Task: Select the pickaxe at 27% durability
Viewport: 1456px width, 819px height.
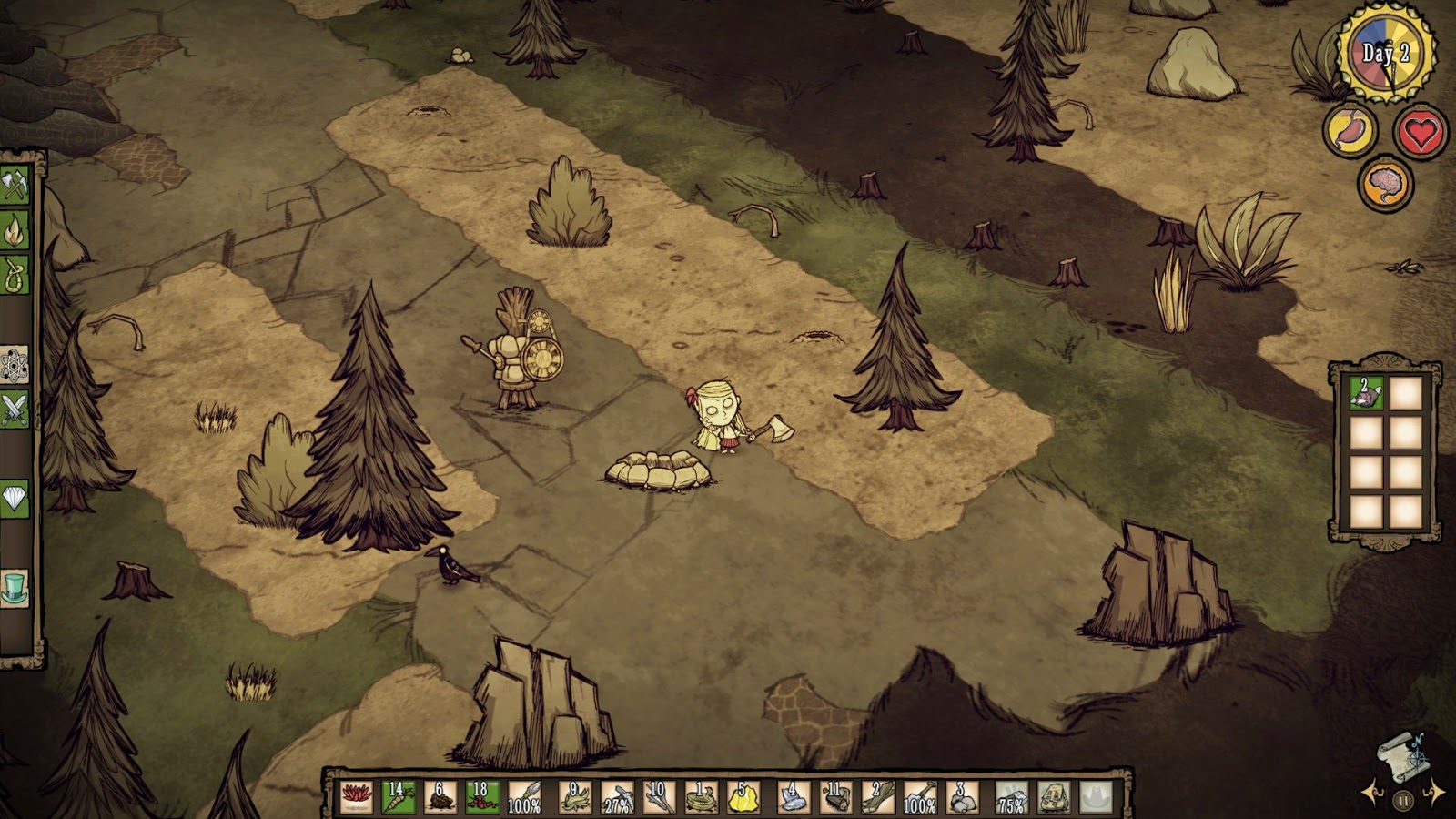Action: pyautogui.click(x=616, y=797)
